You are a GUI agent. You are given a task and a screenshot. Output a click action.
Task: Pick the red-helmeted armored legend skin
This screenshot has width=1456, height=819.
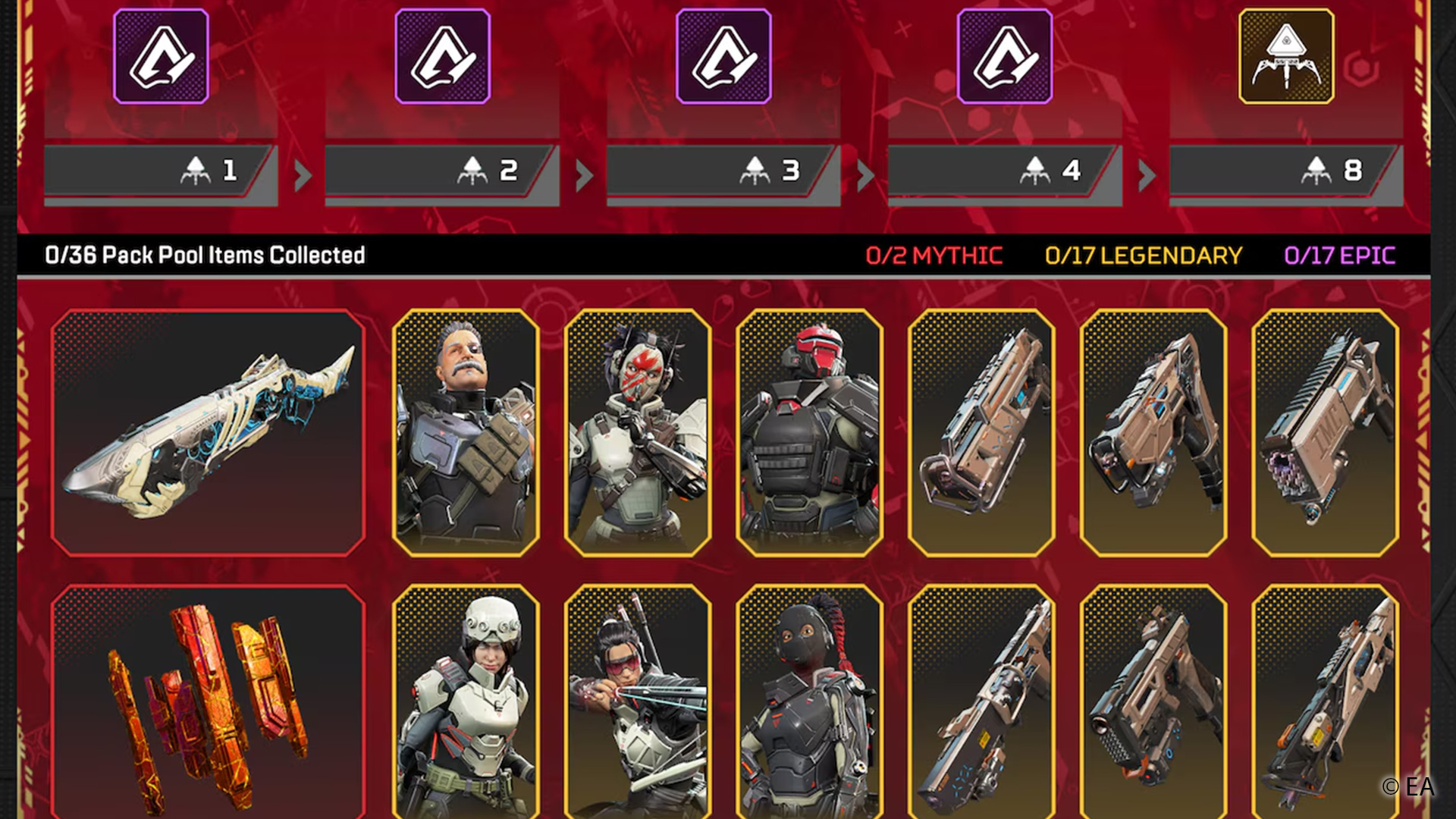pyautogui.click(x=809, y=432)
